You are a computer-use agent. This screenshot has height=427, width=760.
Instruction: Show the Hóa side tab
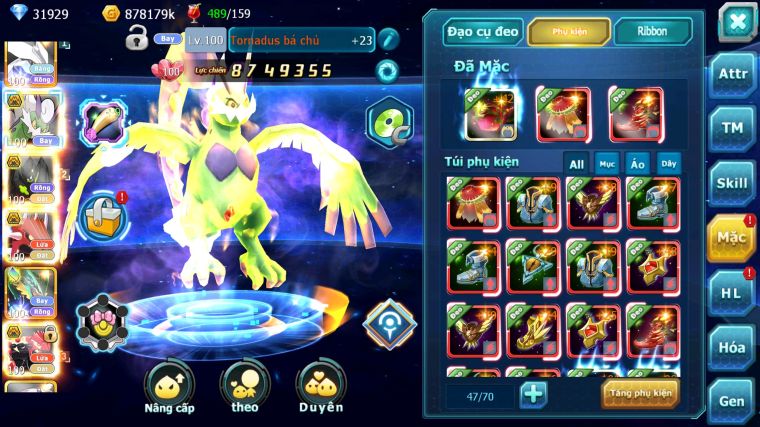(733, 346)
